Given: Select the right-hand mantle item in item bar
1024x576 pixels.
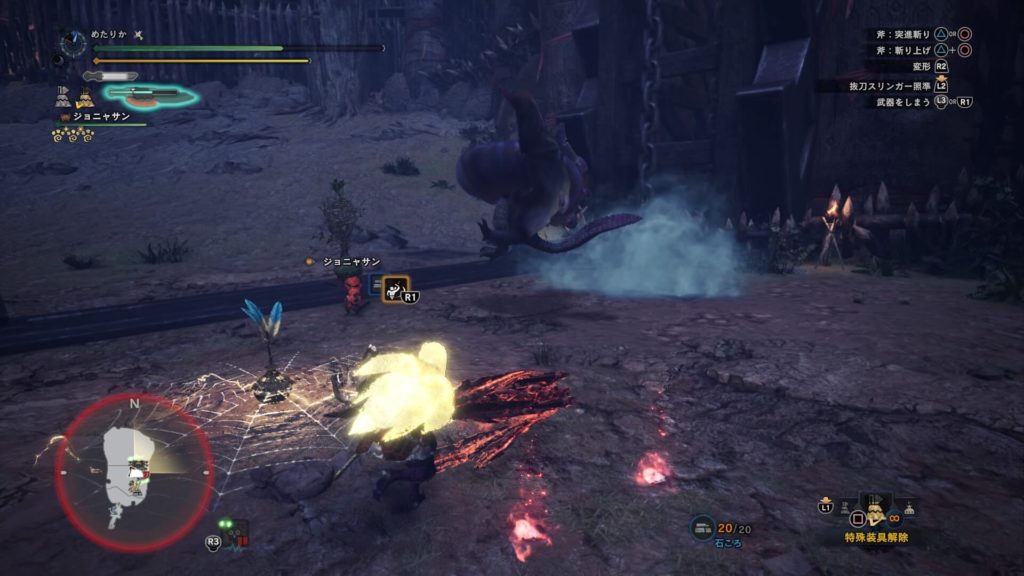Looking at the screenshot, I should [908, 508].
